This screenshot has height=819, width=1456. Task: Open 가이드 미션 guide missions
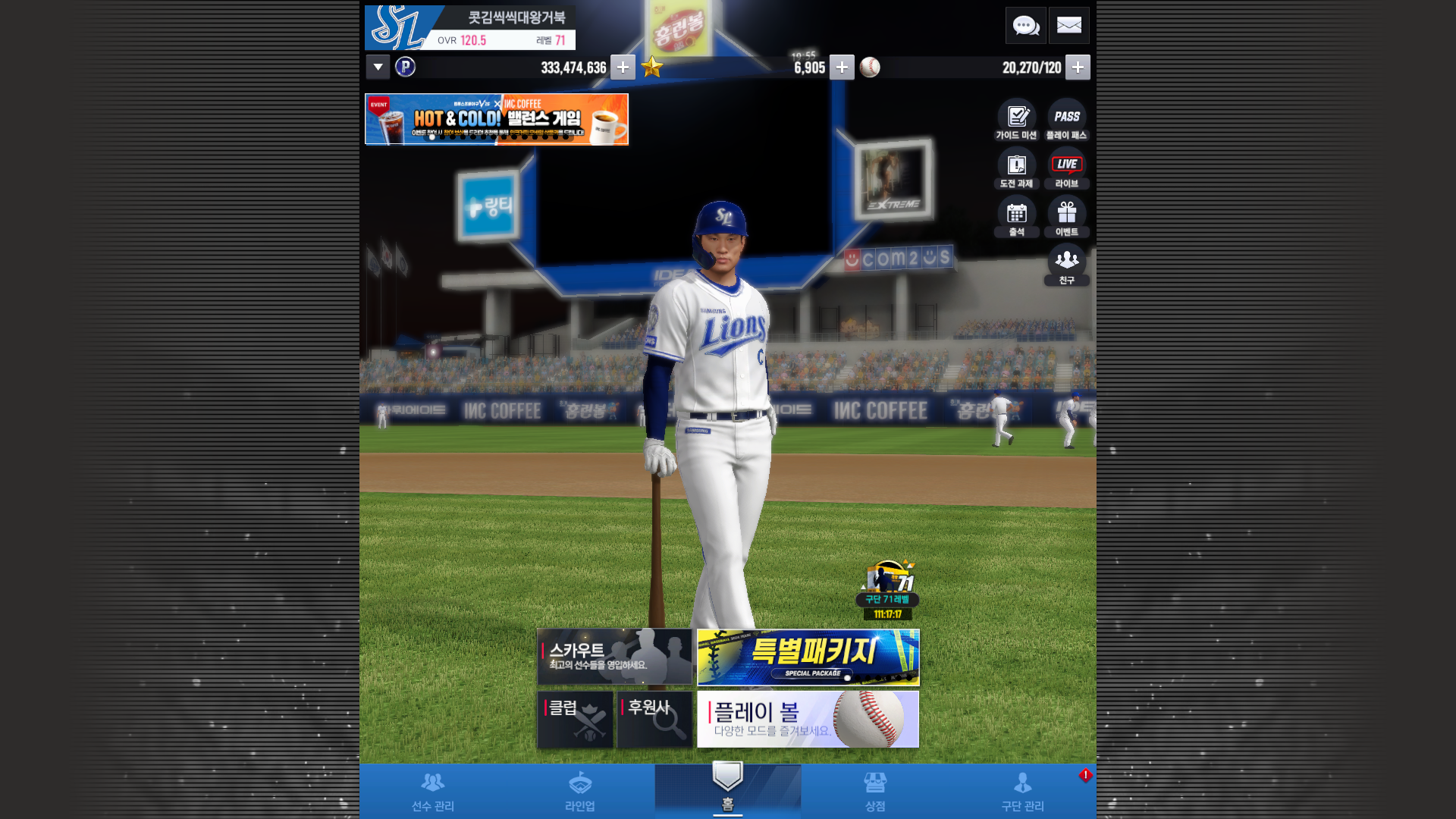coord(1016,120)
